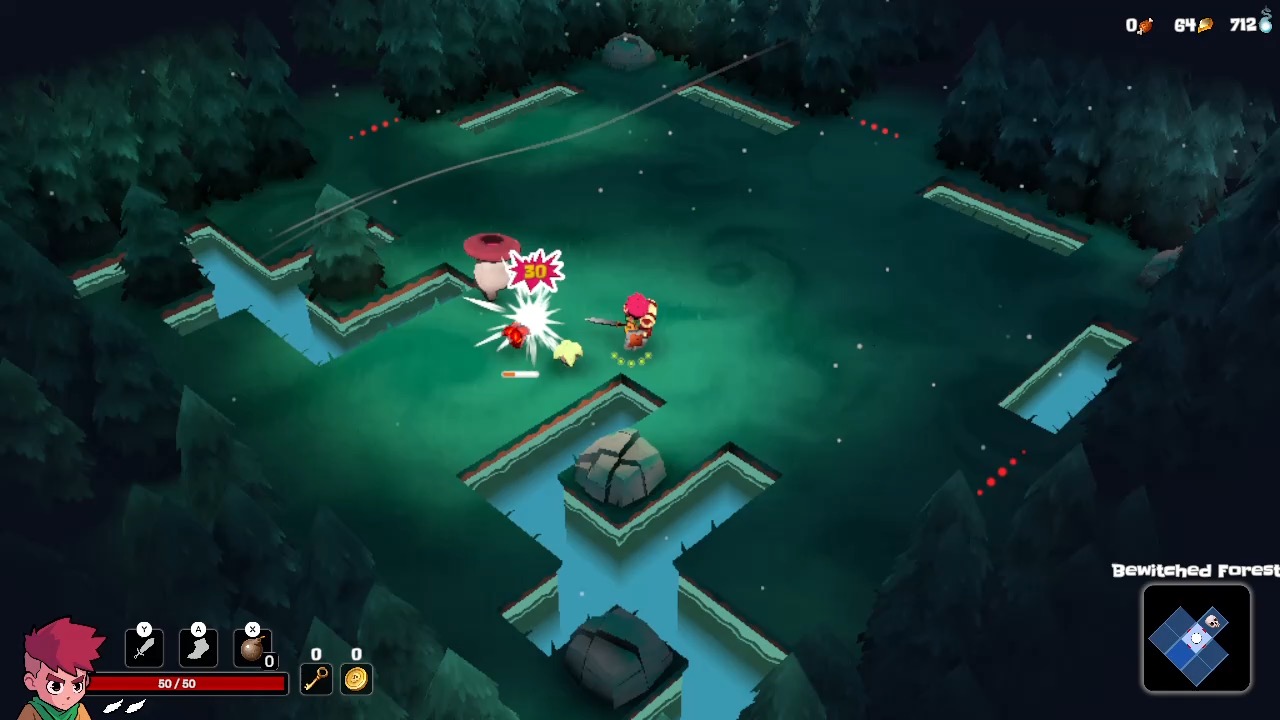
Task: Click the skull-marked room on the minimap
Action: coord(1212,620)
